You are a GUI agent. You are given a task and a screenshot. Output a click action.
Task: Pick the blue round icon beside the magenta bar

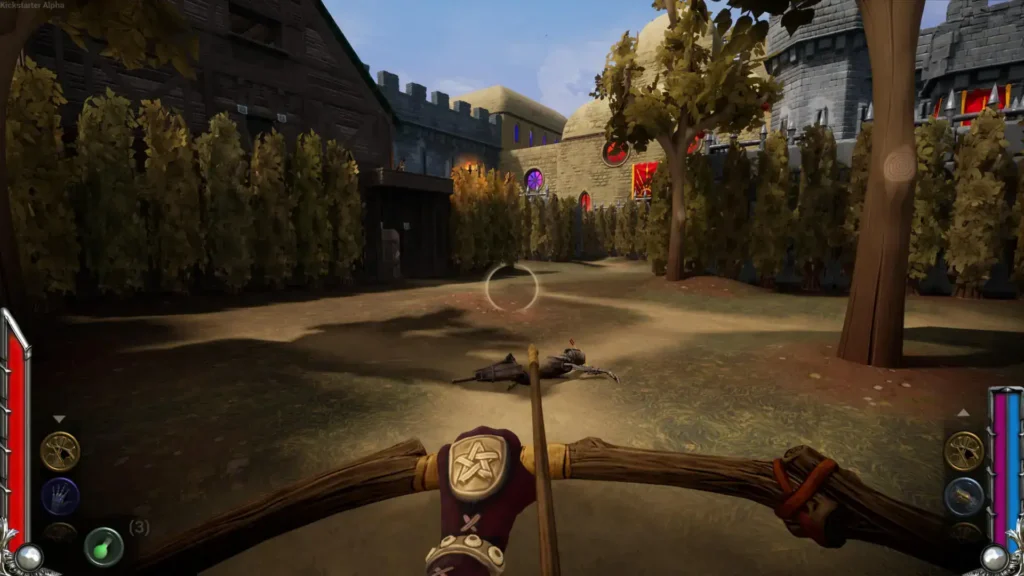pos(964,496)
